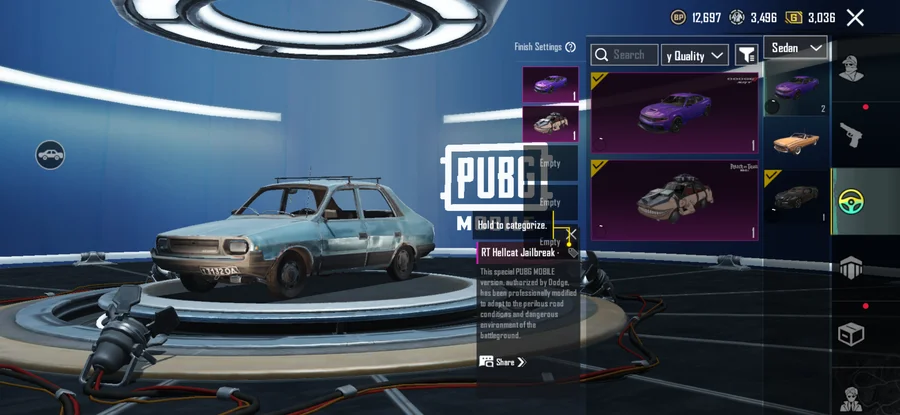The image size is (900, 415).
Task: Click the Share button under the description
Action: click(502, 362)
